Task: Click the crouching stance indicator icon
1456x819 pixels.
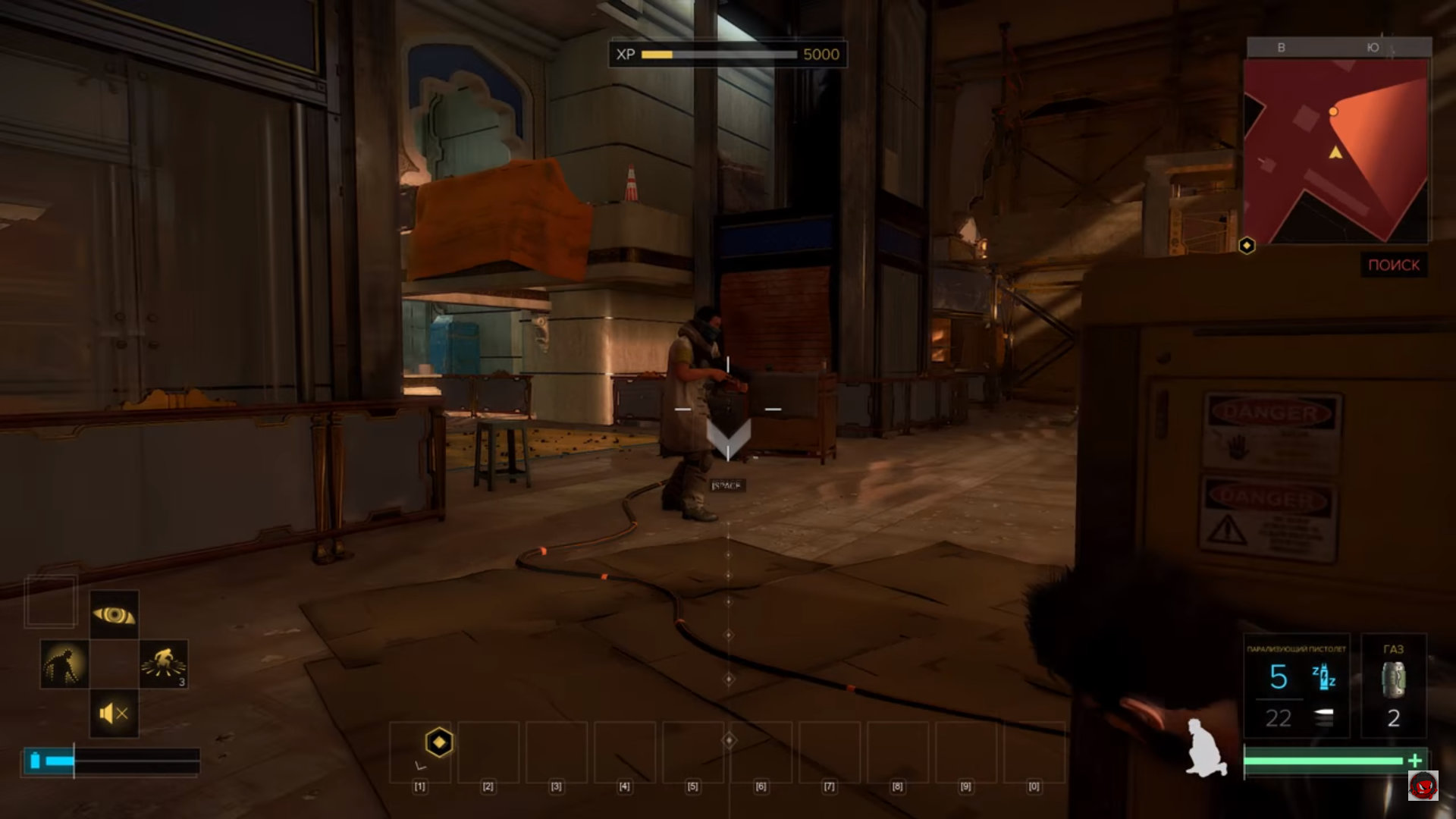Action: (1207, 747)
